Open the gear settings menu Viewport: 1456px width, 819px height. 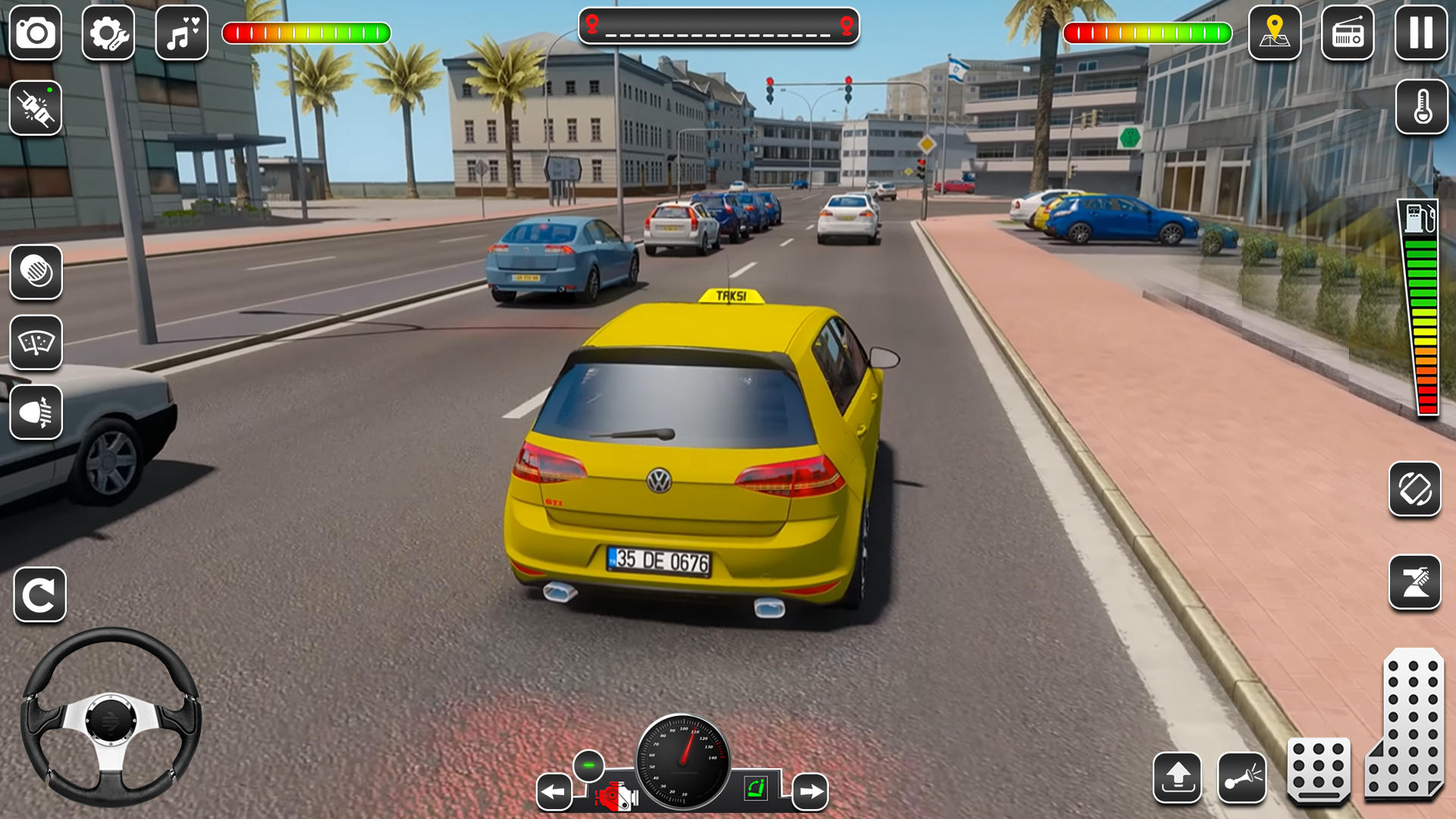click(x=108, y=33)
